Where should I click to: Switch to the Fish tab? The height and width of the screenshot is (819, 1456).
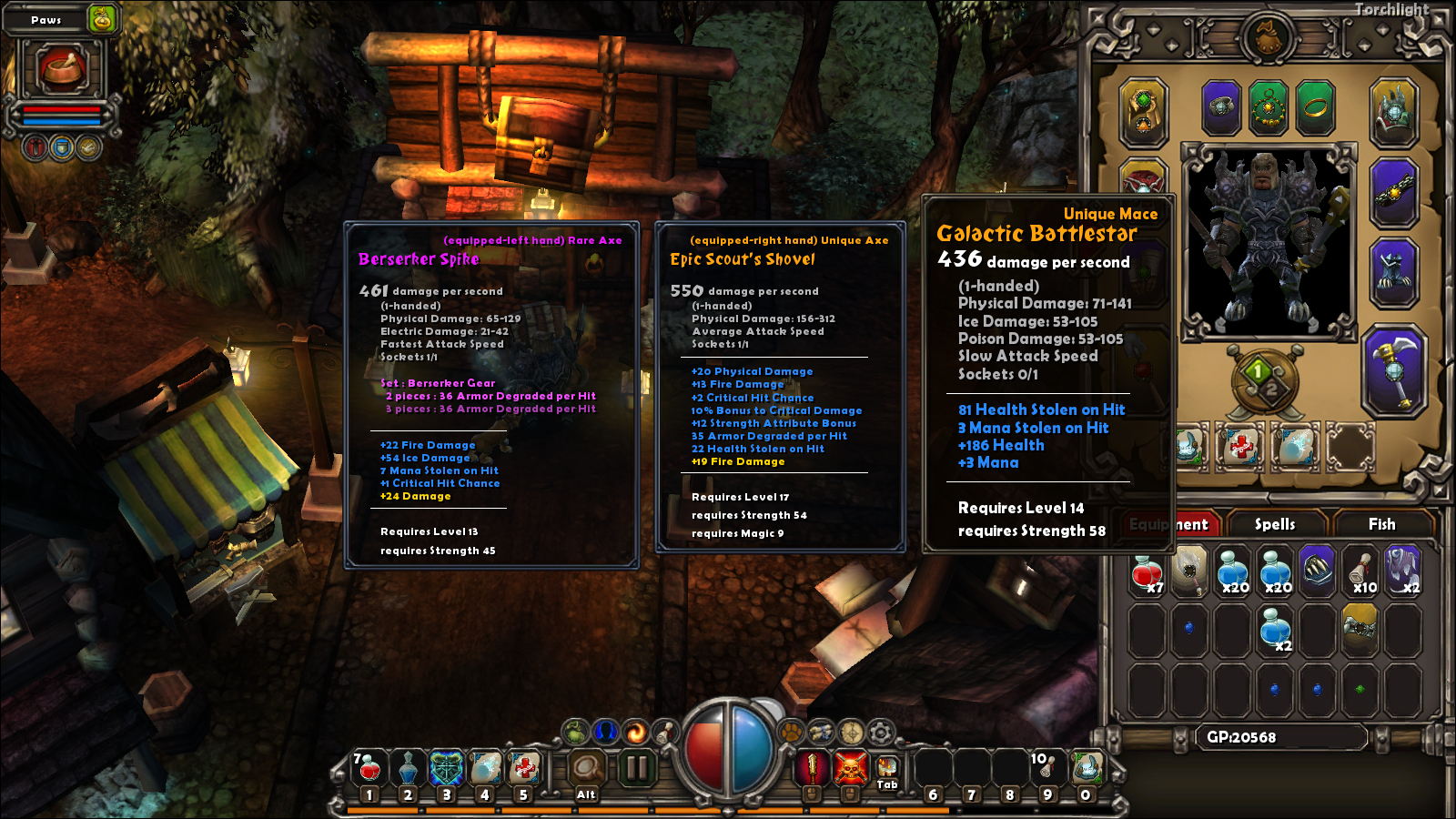pyautogui.click(x=1381, y=524)
